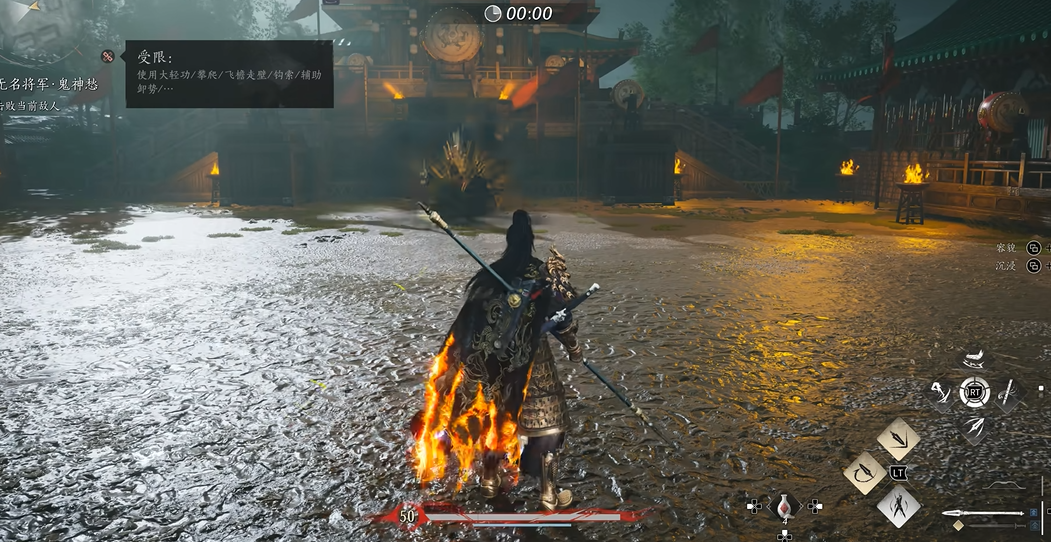Image resolution: width=1051 pixels, height=542 pixels.
Task: Select the 无名将军·鬼神愁 objective tracker
Action: point(52,85)
